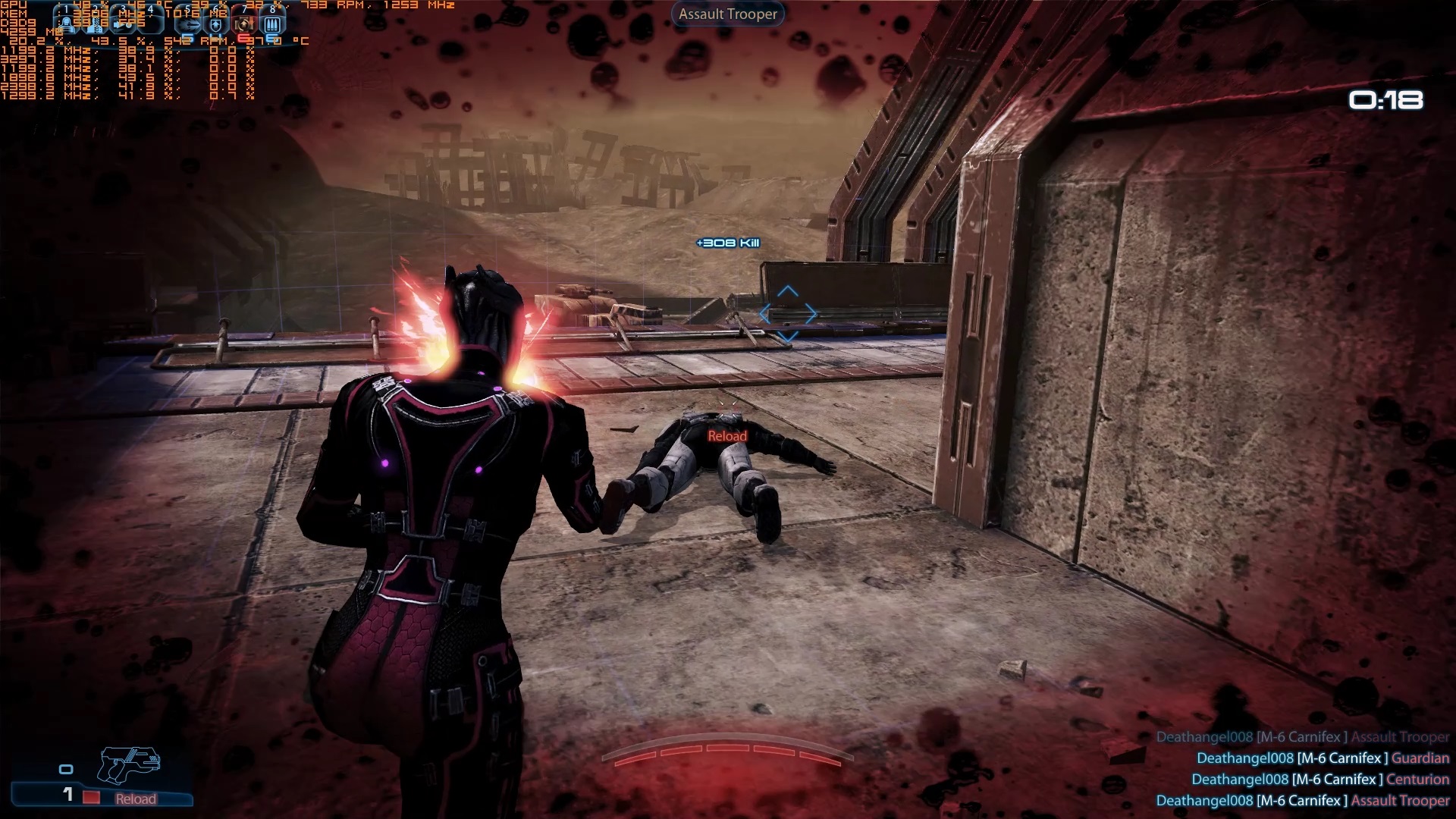Click the Assault Trooper target label

point(727,14)
